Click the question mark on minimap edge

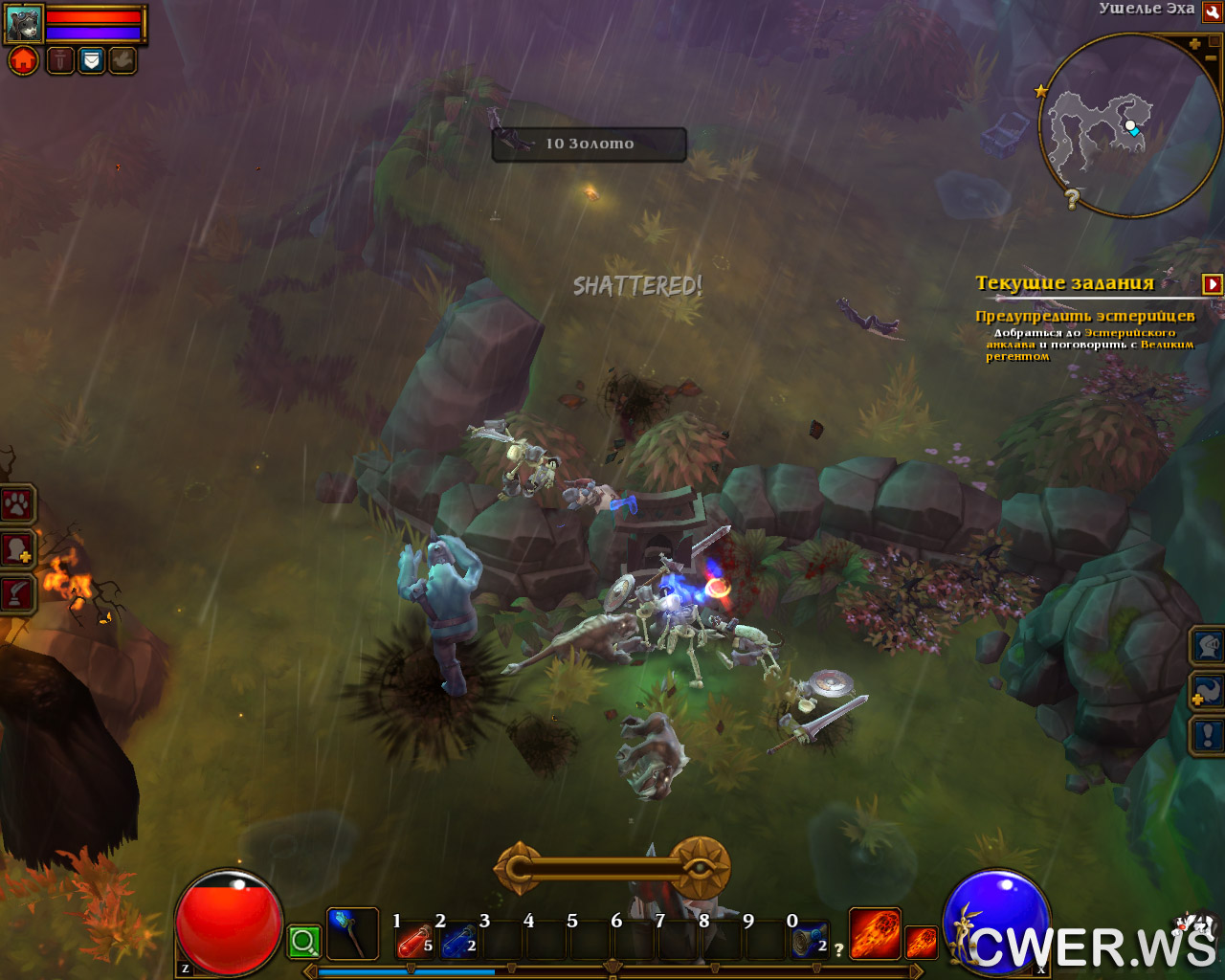[x=1072, y=199]
